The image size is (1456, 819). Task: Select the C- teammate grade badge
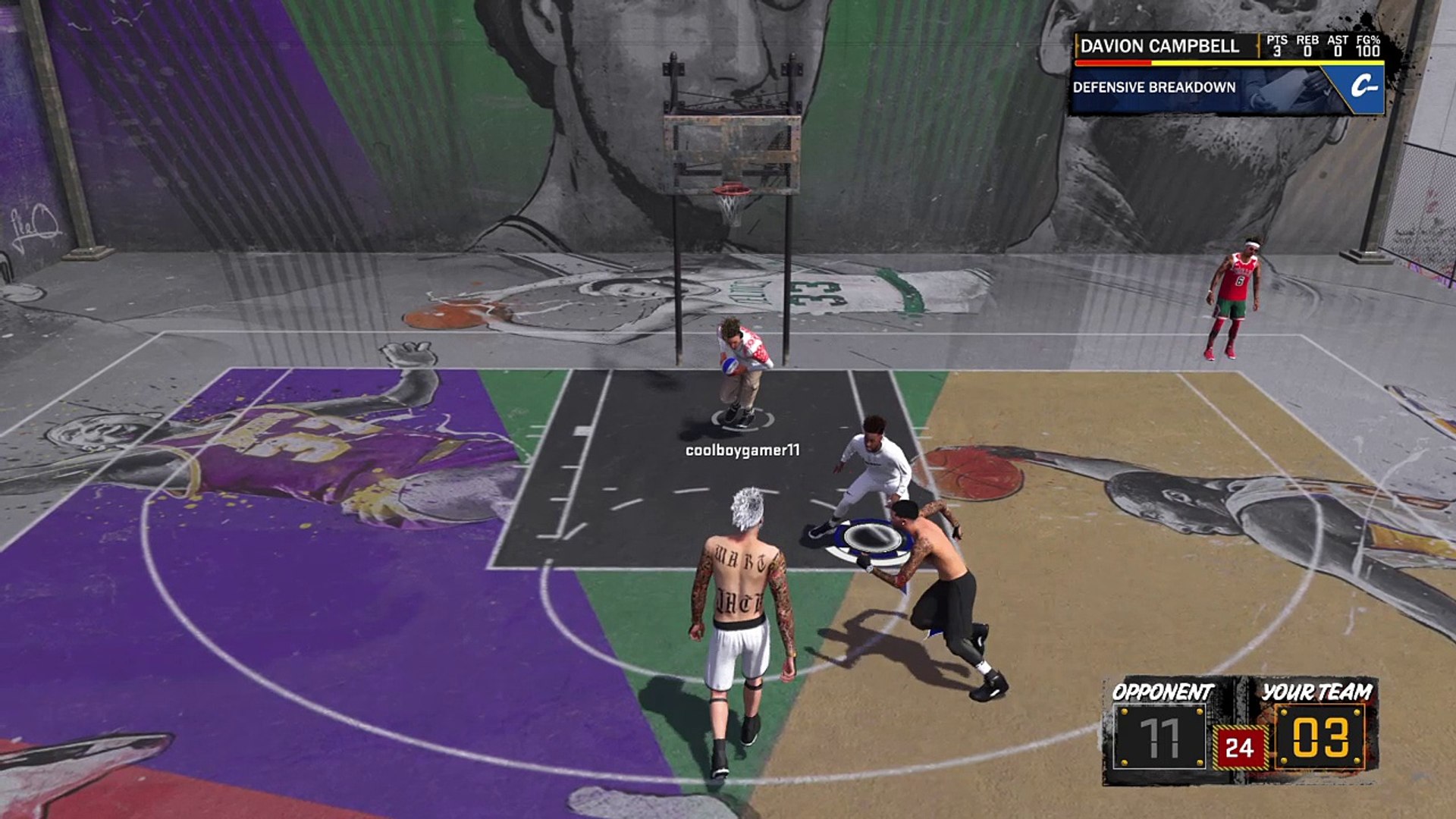pos(1363,87)
